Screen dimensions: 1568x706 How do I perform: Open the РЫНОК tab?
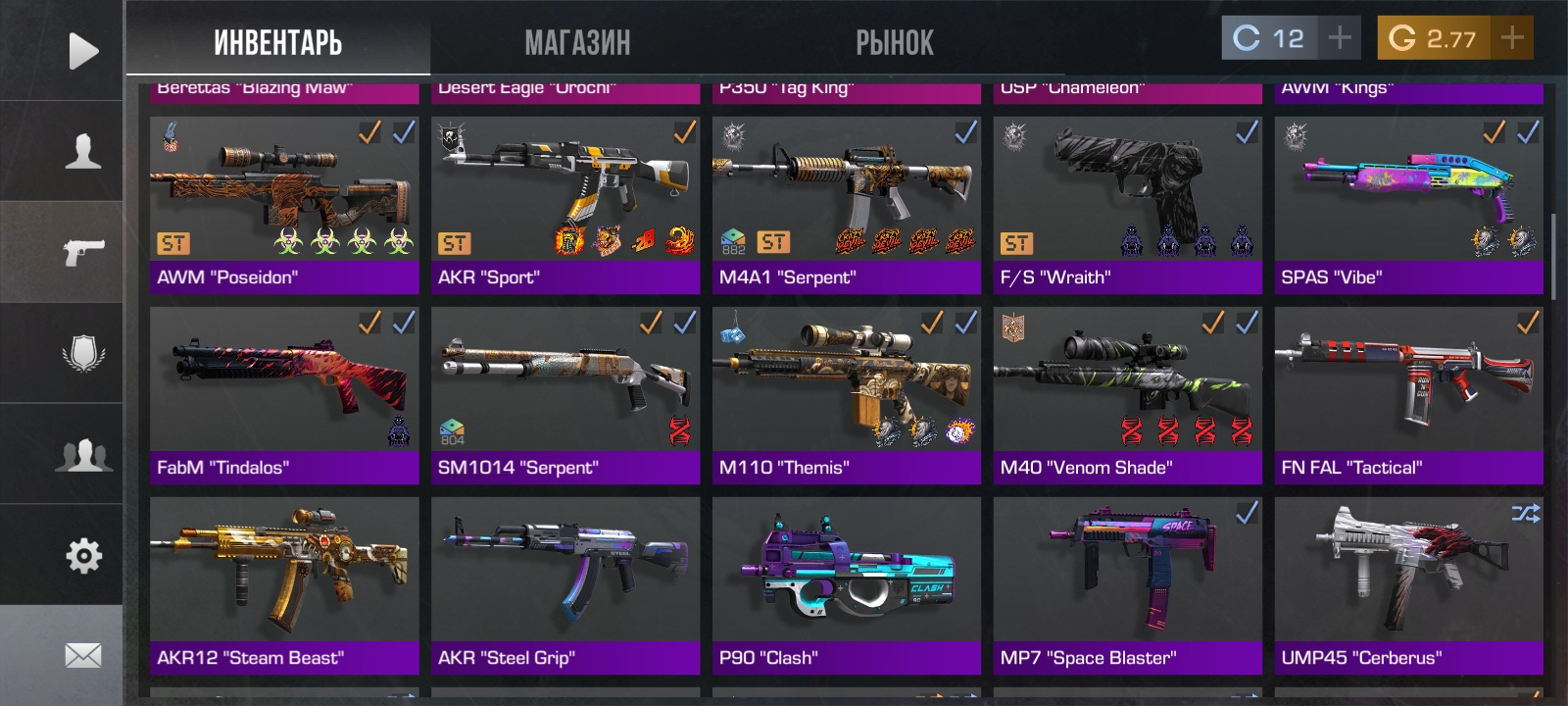pyautogui.click(x=894, y=42)
